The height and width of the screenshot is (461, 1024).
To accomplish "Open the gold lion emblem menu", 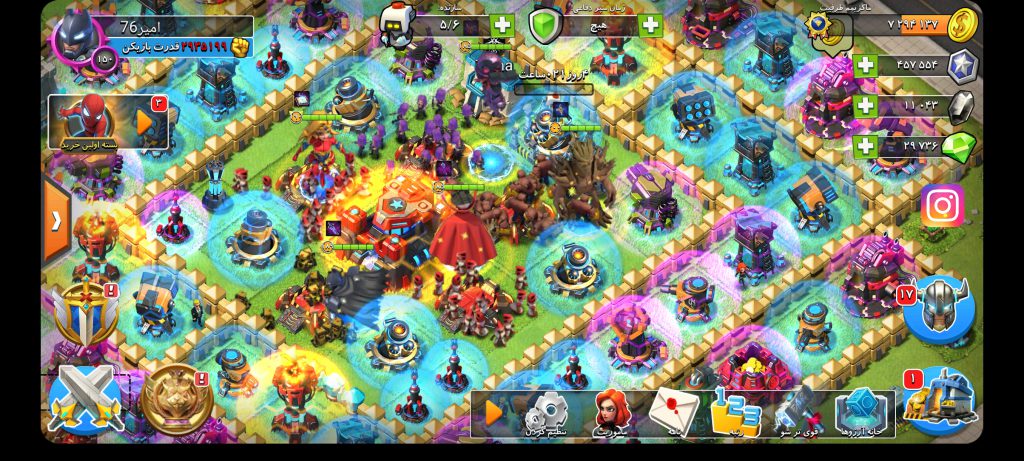I will (176, 400).
